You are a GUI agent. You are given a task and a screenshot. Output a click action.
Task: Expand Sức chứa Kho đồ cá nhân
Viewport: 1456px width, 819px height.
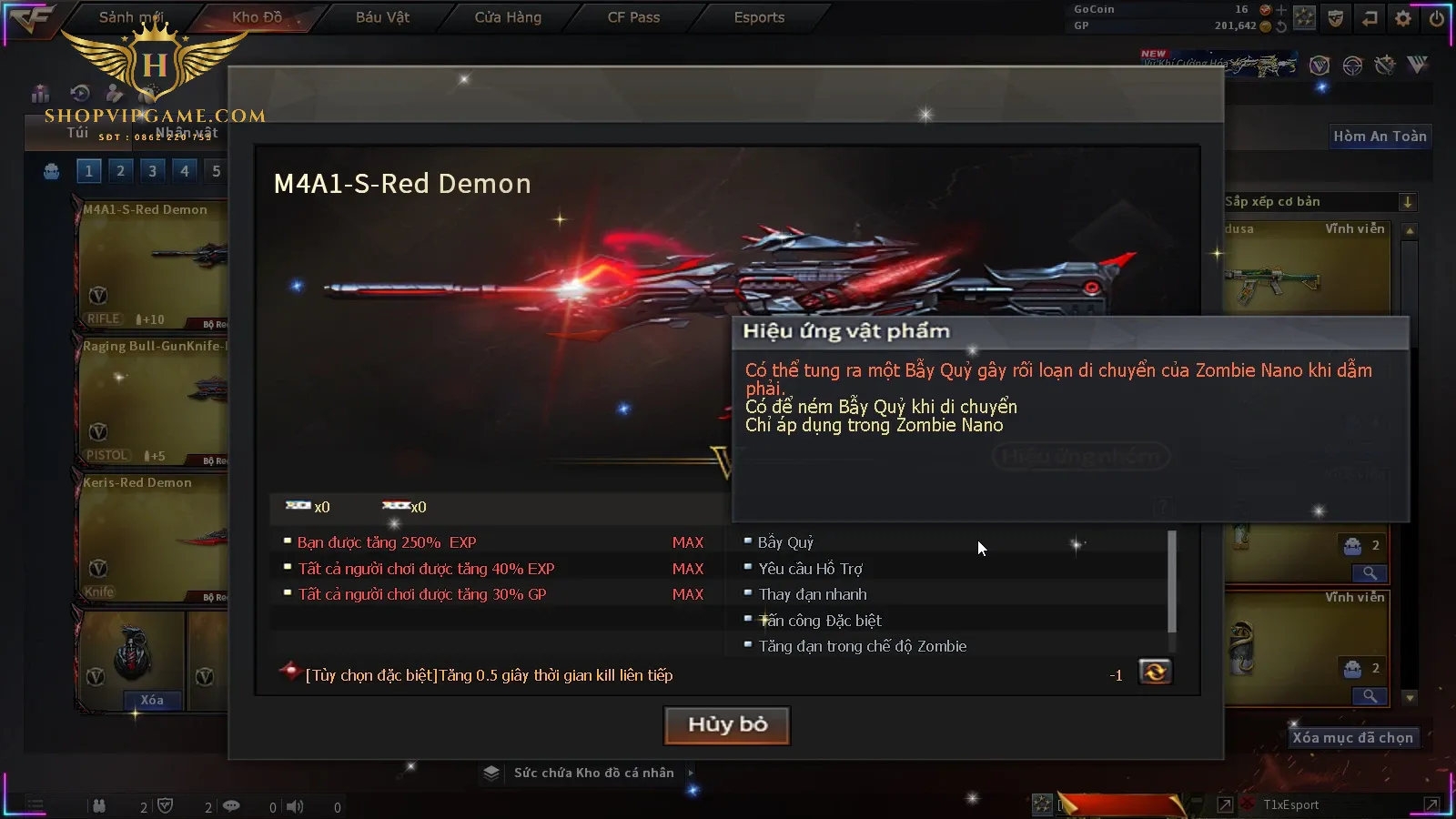point(594,773)
